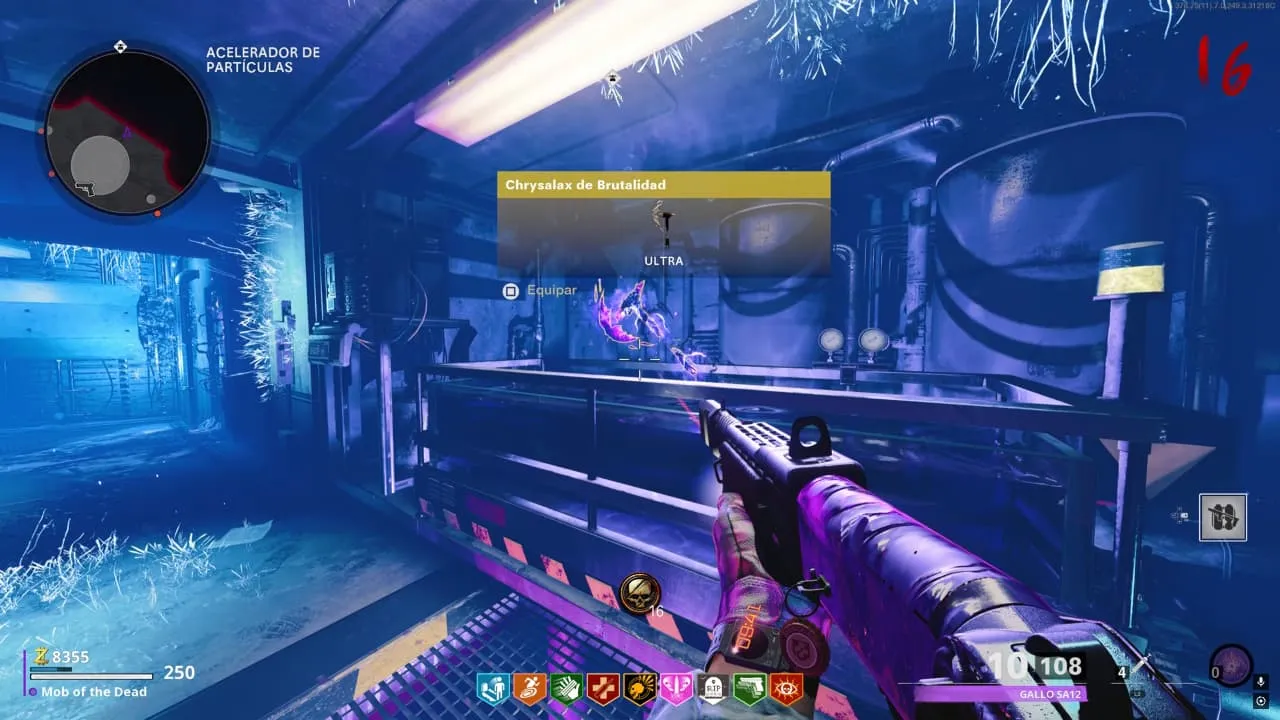Viewport: 1280px width, 720px height.
Task: Select the orange running-figure perk icon
Action: 530,689
